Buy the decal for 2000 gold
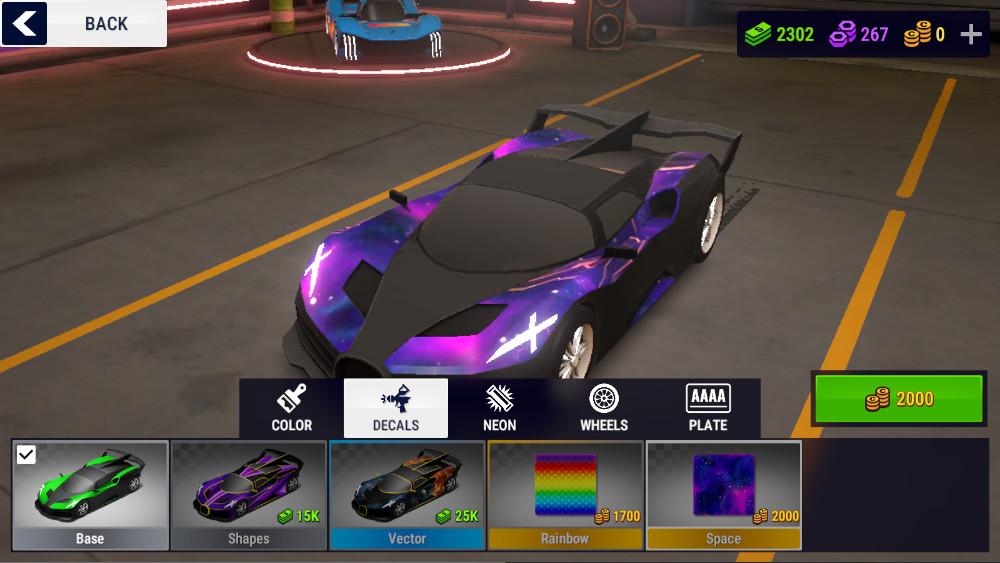1000x563 pixels. 899,399
